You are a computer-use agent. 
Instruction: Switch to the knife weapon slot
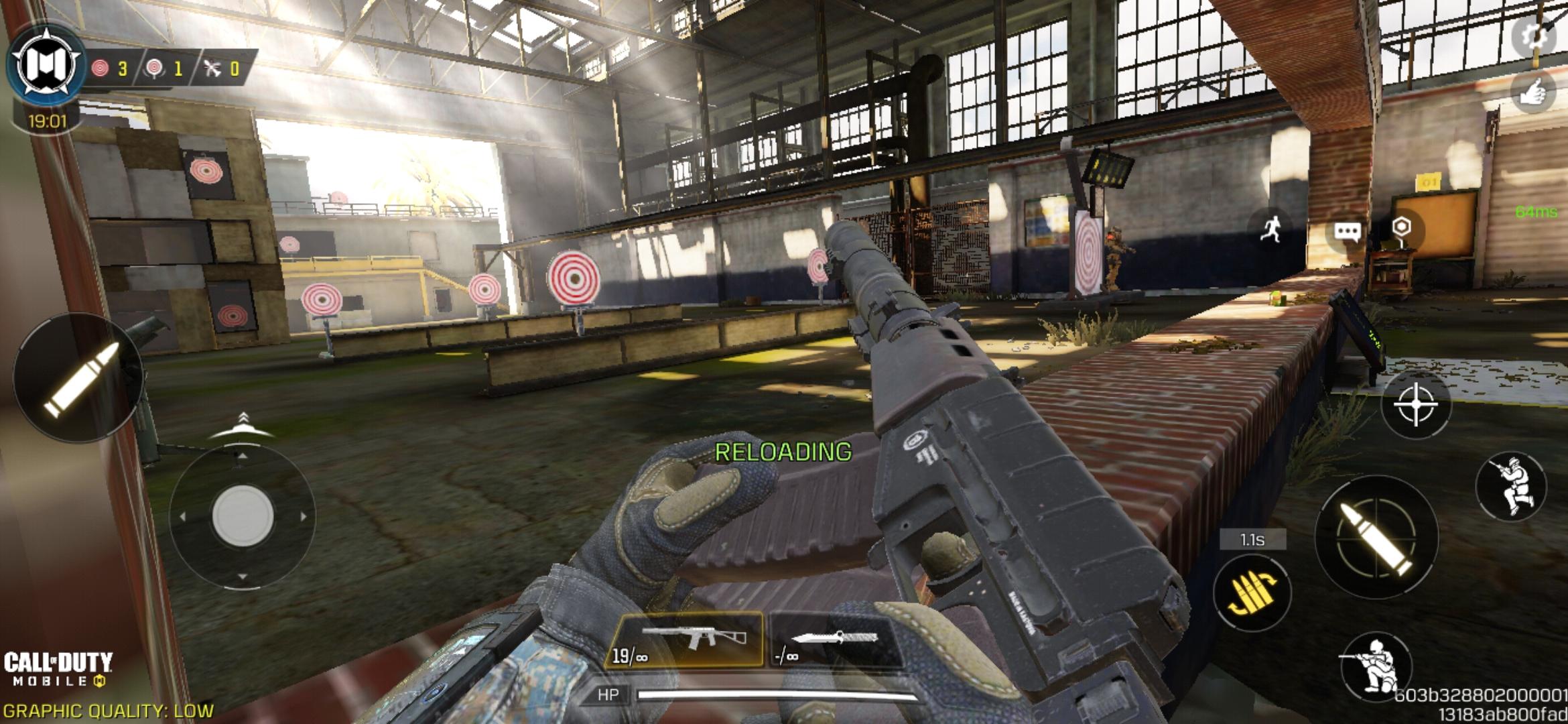point(834,640)
